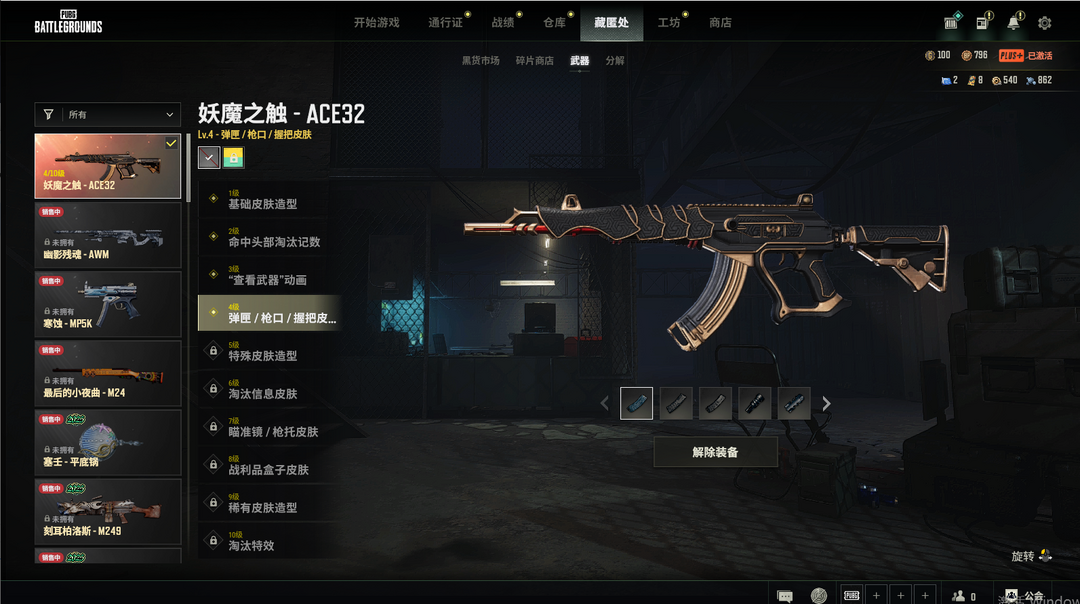Switch to the 商店 tab

click(x=720, y=22)
